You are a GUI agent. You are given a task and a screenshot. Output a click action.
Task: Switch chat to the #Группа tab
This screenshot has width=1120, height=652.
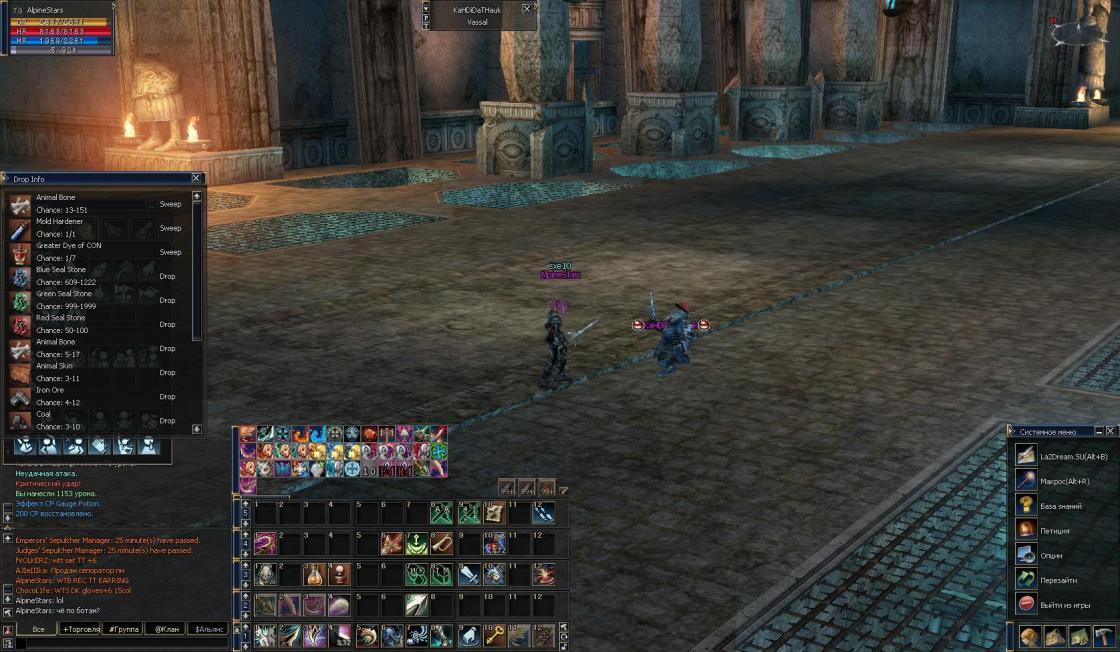point(124,629)
